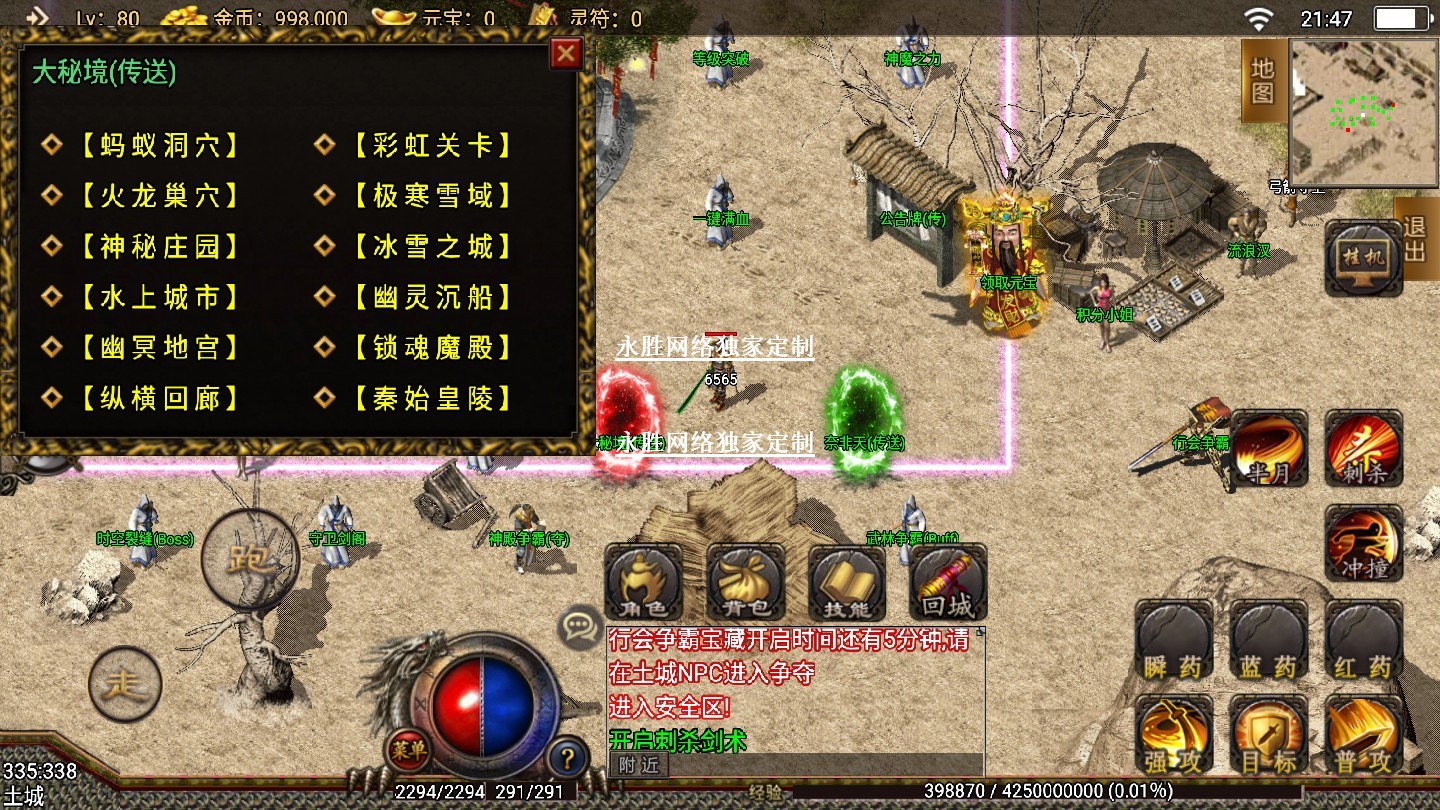Show the 技能 skills book
This screenshot has height=810, width=1440.
(847, 583)
